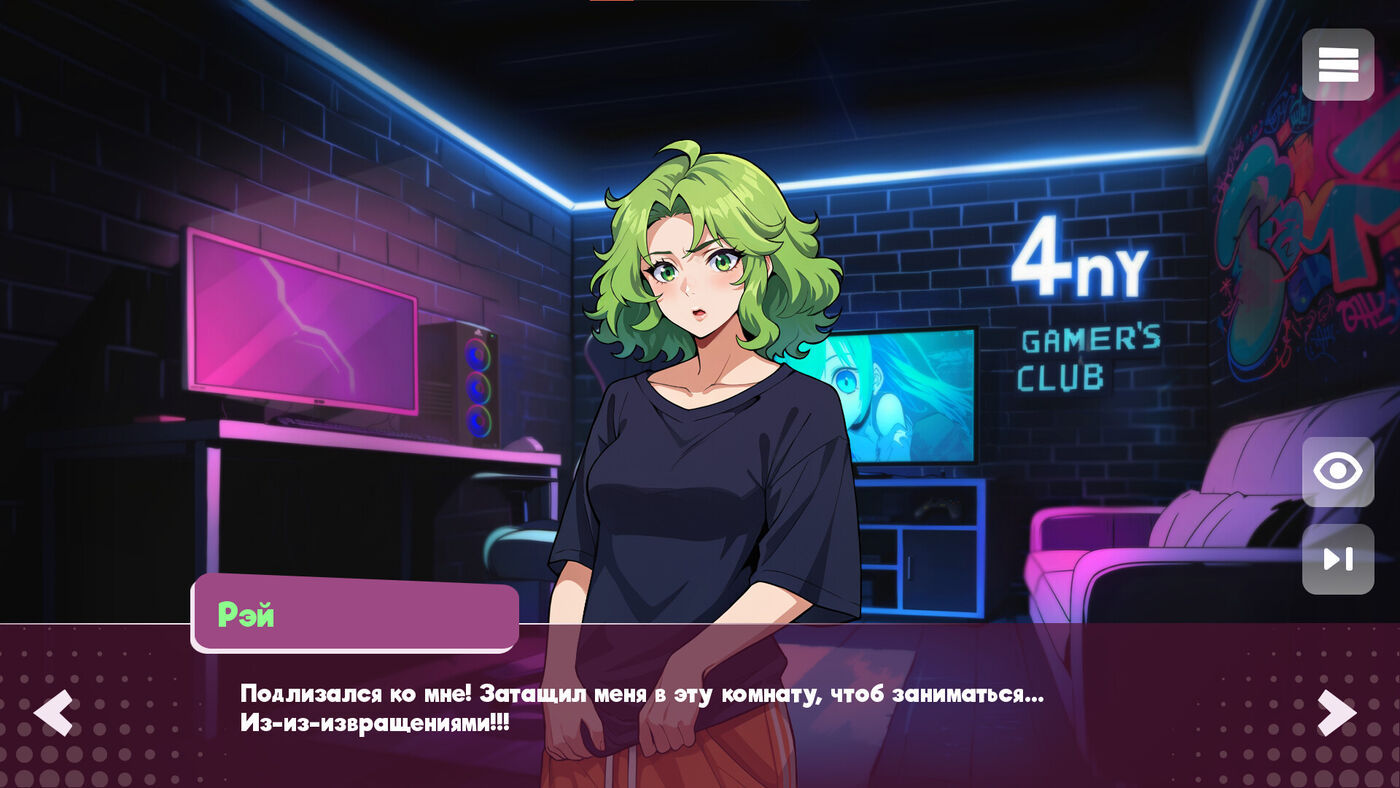
Task: Open the hamburger menu button
Action: 1338,65
